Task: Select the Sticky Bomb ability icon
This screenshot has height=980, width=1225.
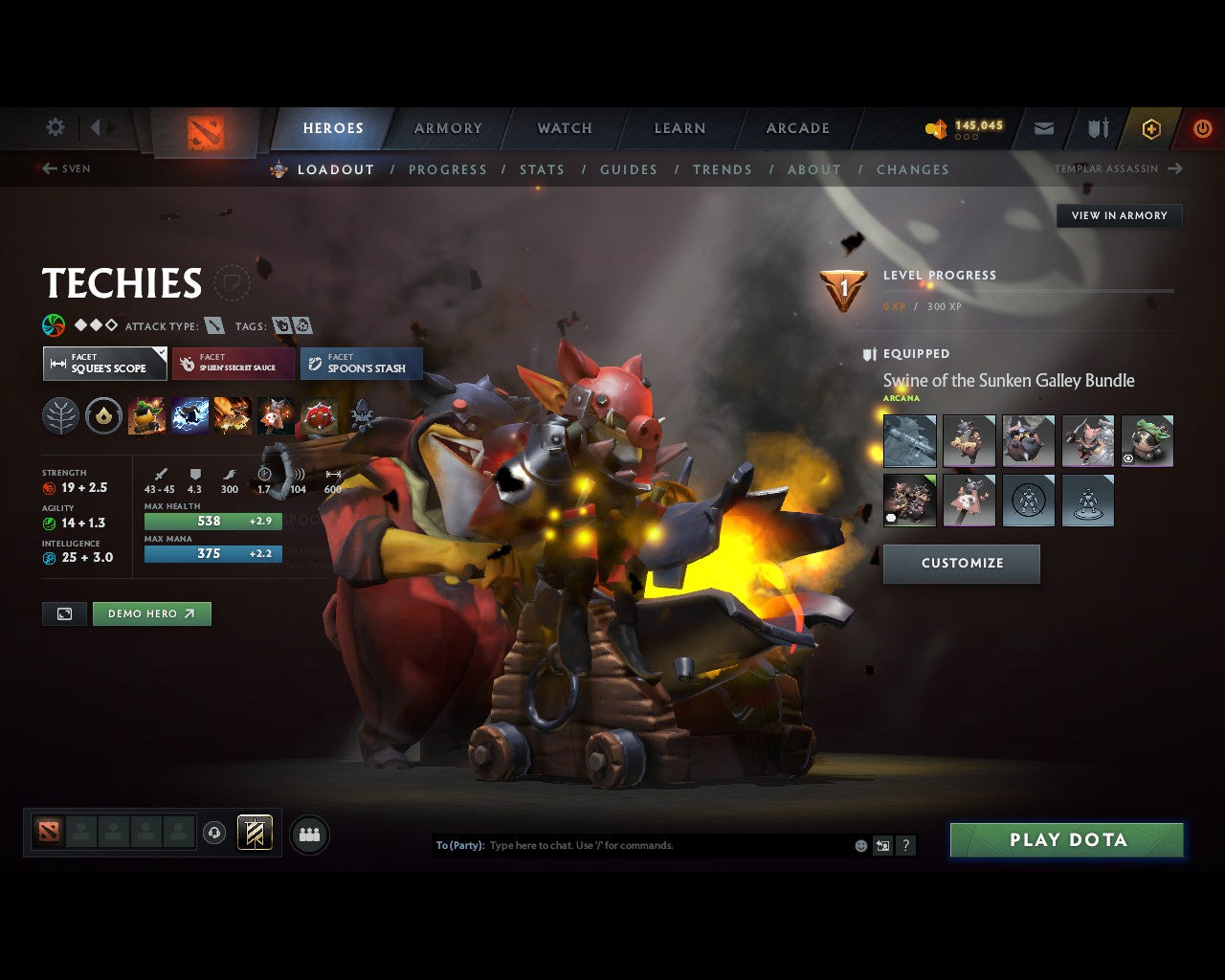Action: (x=146, y=415)
